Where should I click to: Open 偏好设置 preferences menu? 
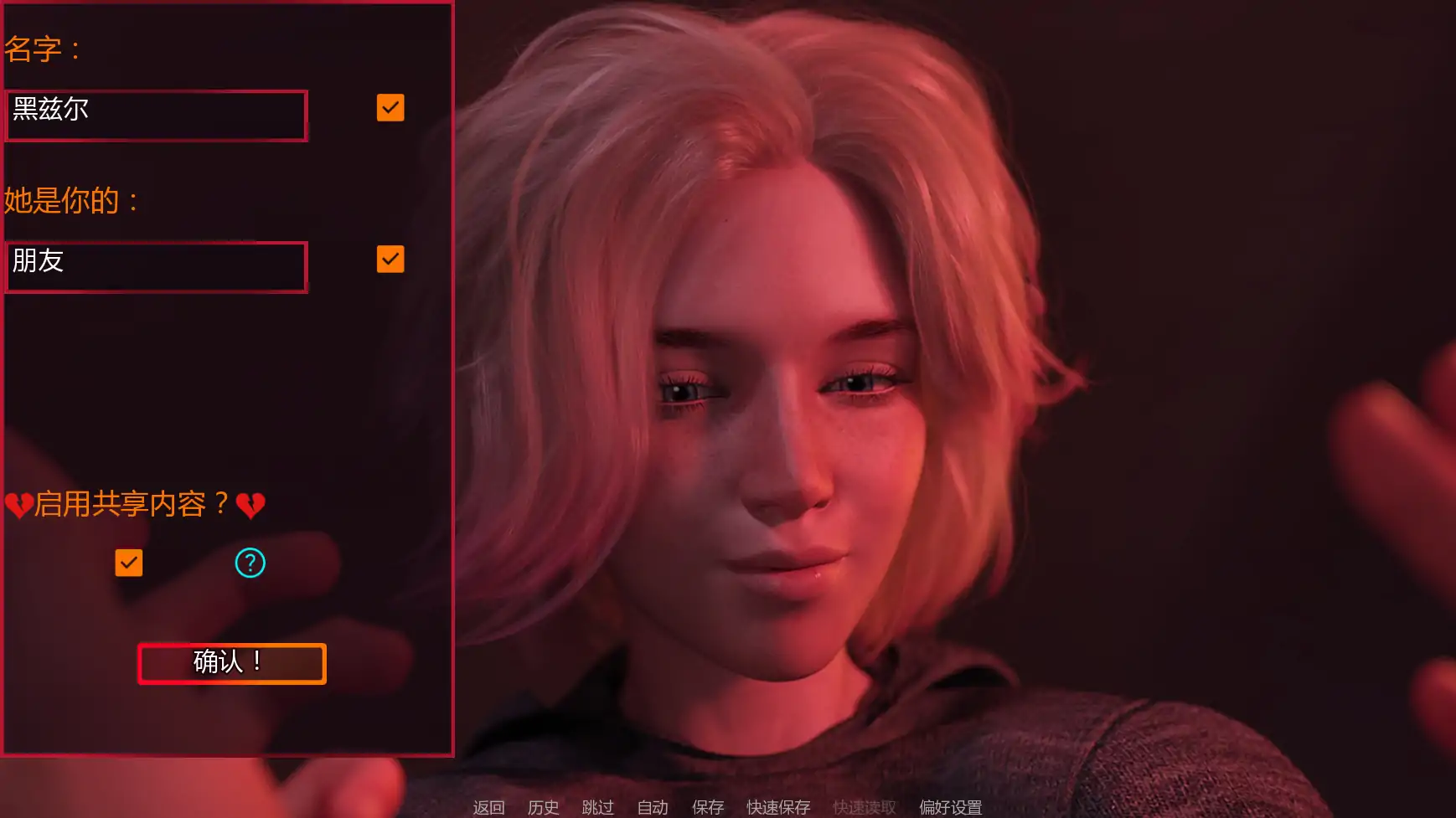[x=950, y=807]
